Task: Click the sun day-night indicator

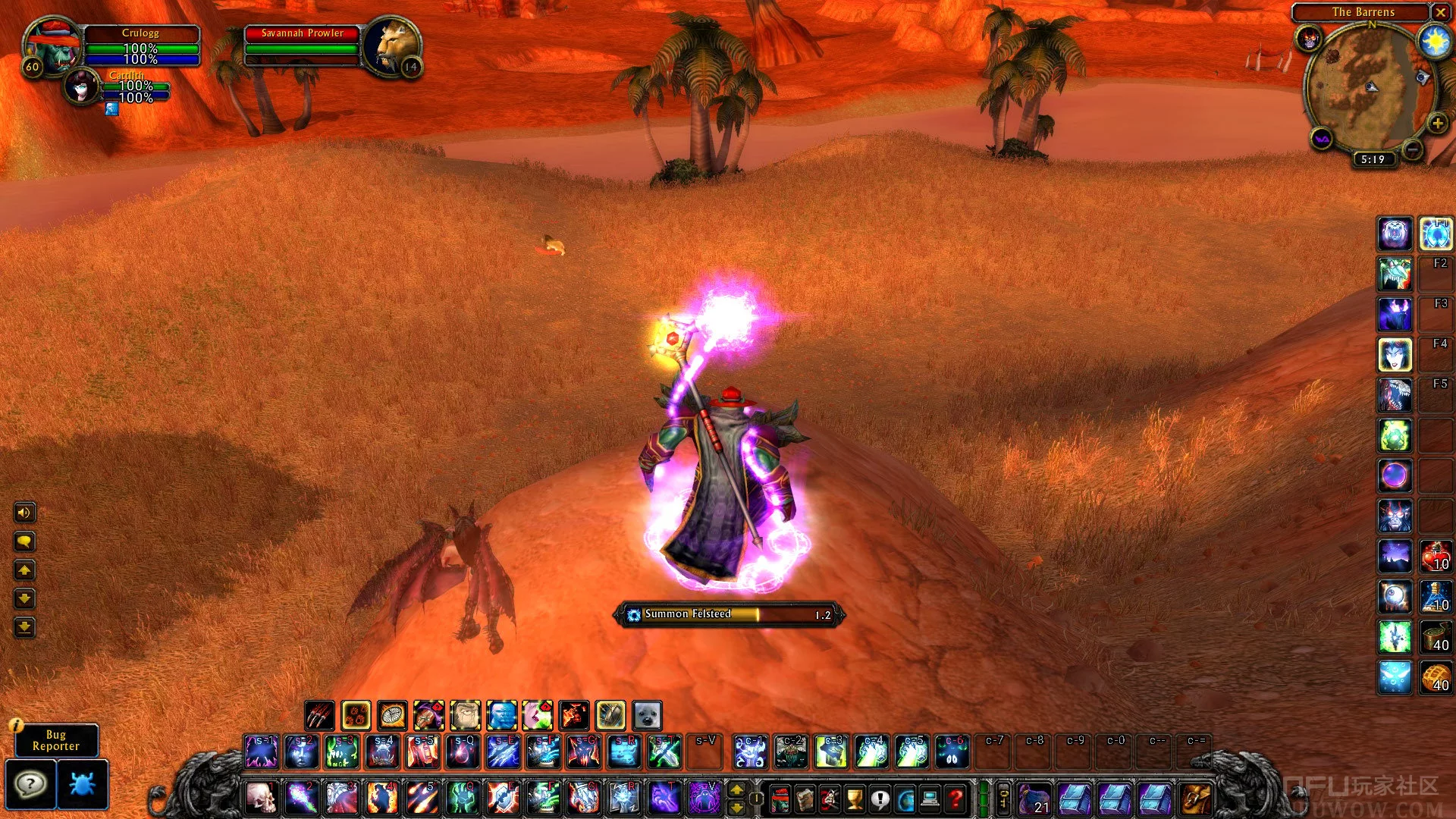Action: (1435, 42)
